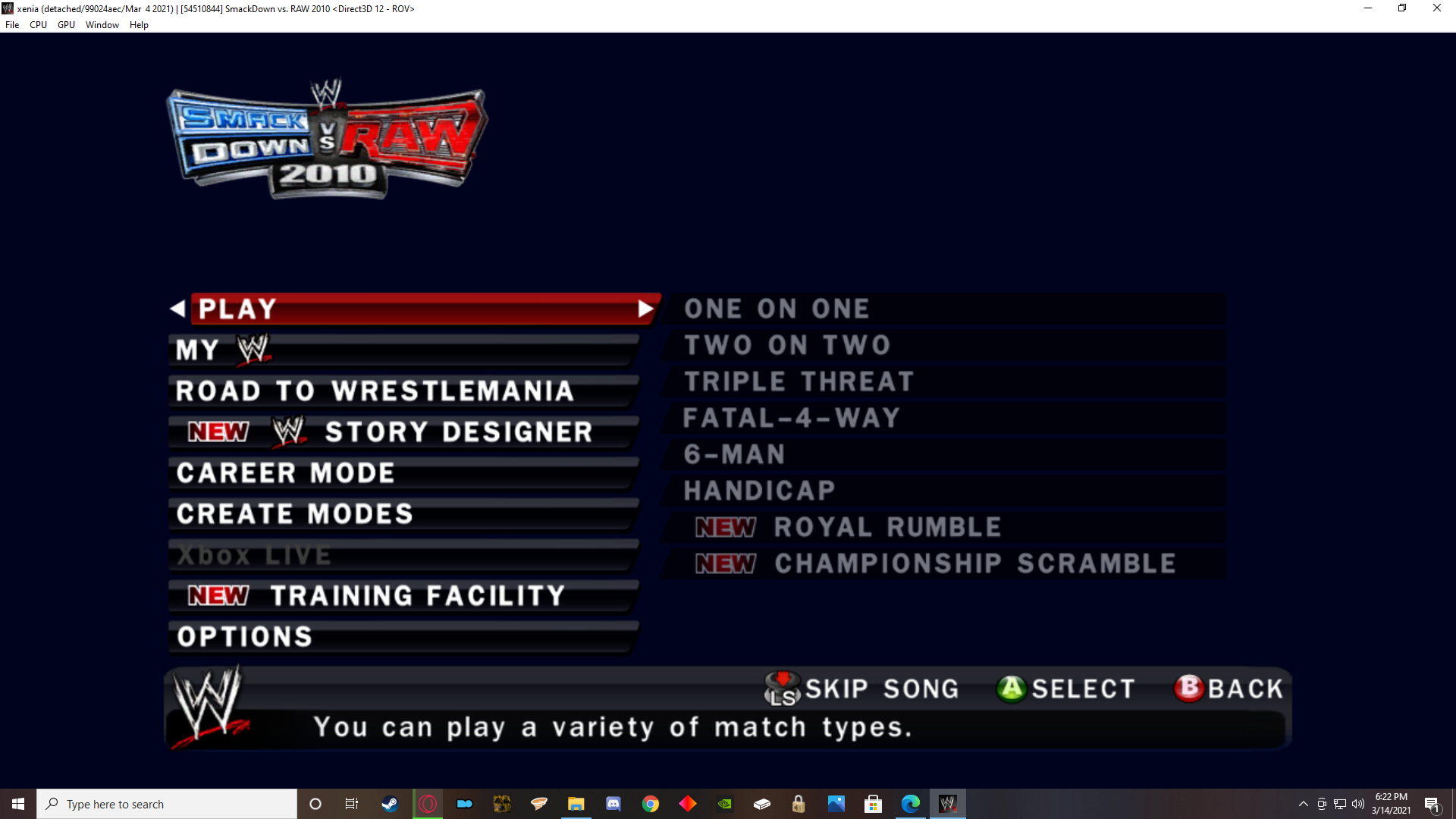Open the Window menu in Xenia
1456x819 pixels.
click(102, 24)
